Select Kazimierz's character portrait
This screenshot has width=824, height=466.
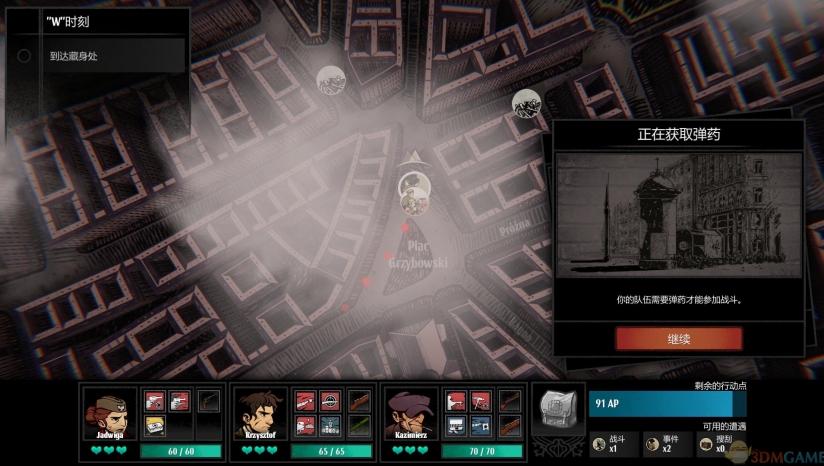tap(411, 413)
